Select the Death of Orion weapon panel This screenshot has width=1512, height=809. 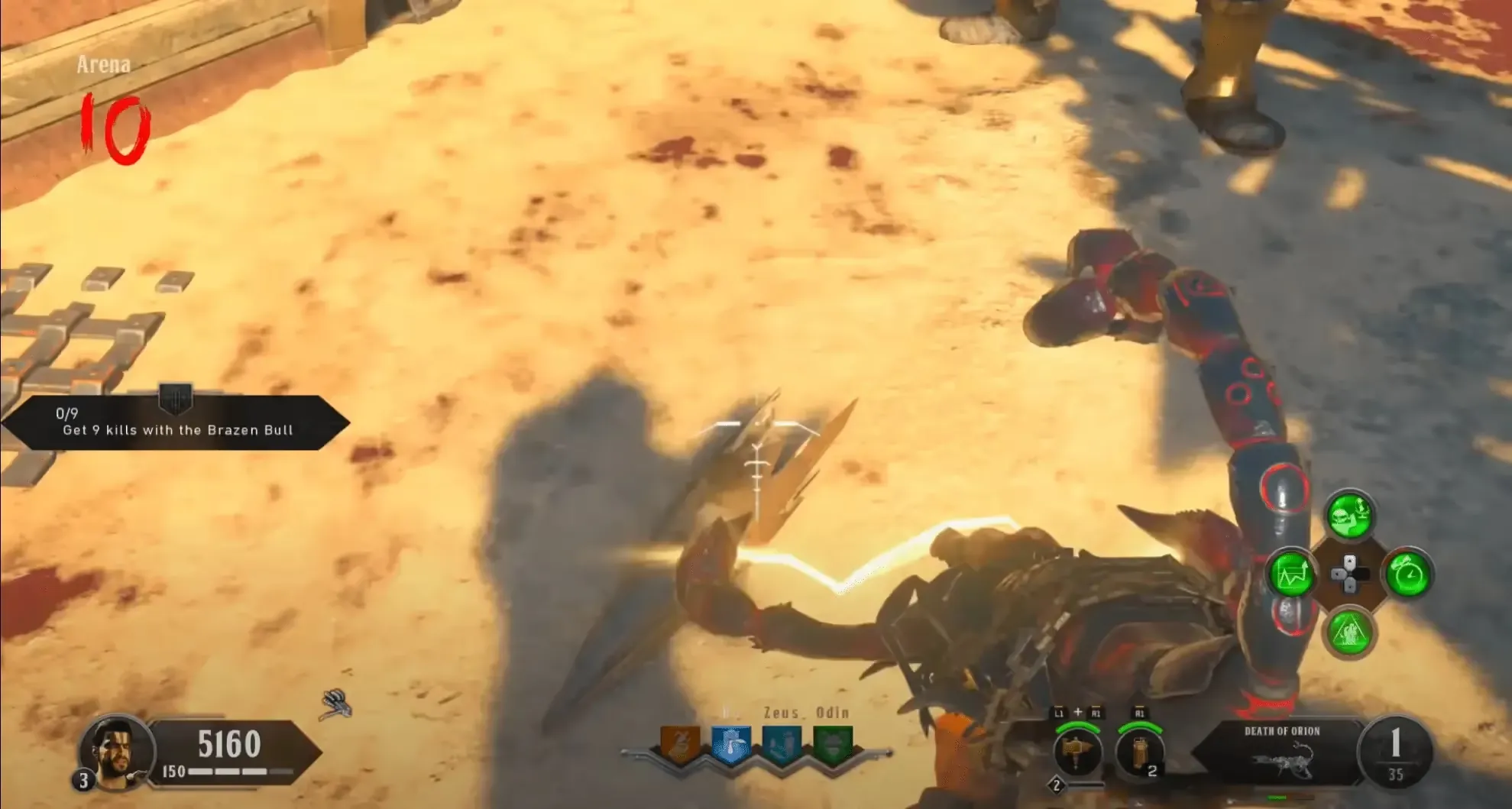(1281, 752)
